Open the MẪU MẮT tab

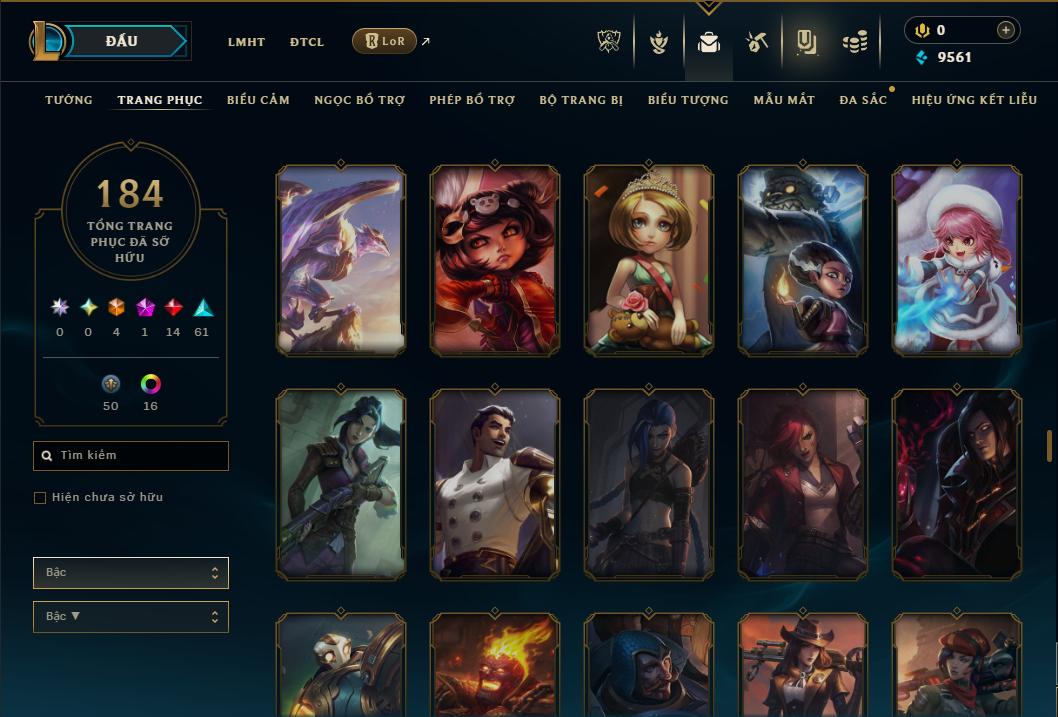click(x=784, y=100)
